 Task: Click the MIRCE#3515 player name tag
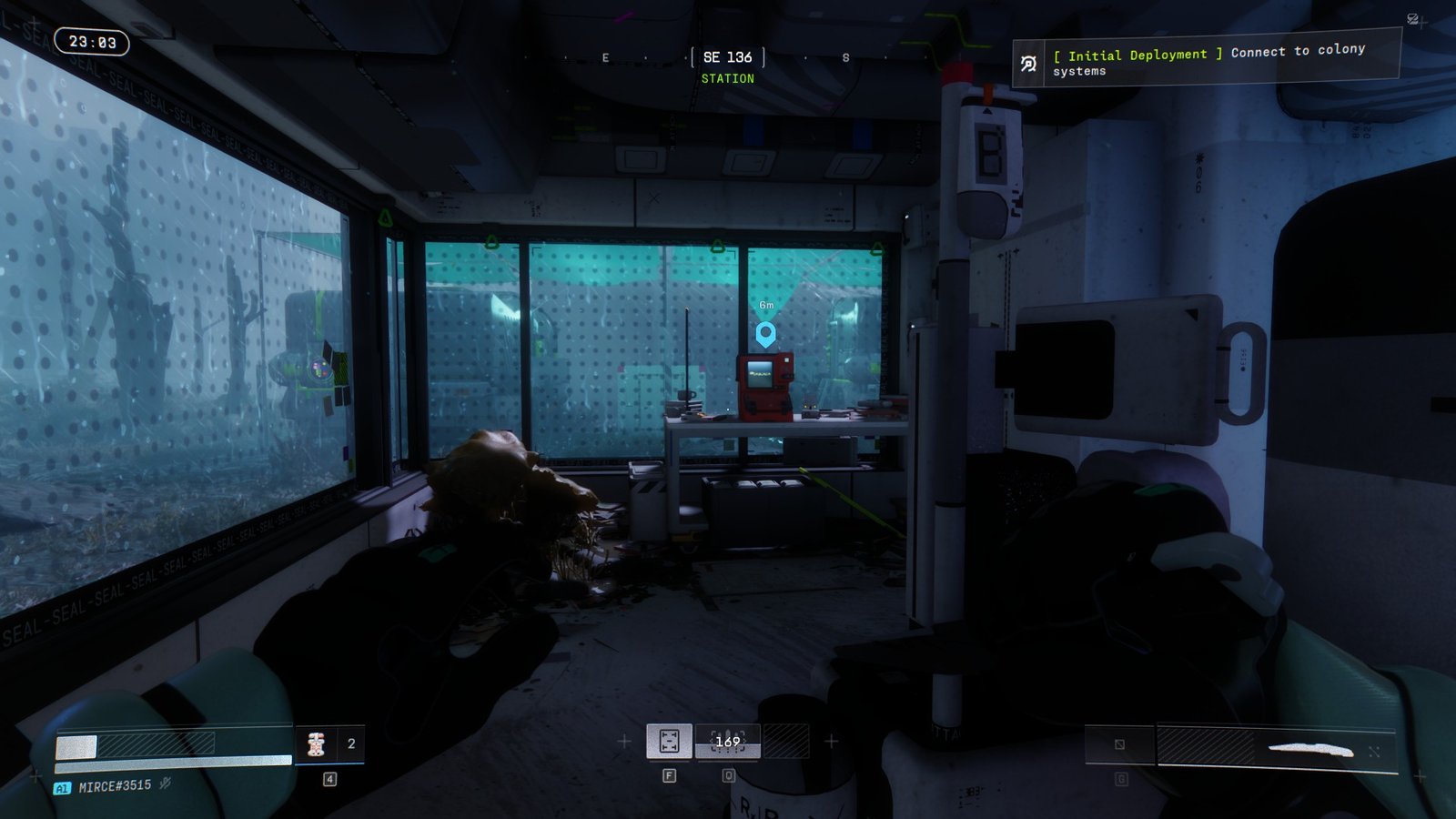click(x=115, y=786)
